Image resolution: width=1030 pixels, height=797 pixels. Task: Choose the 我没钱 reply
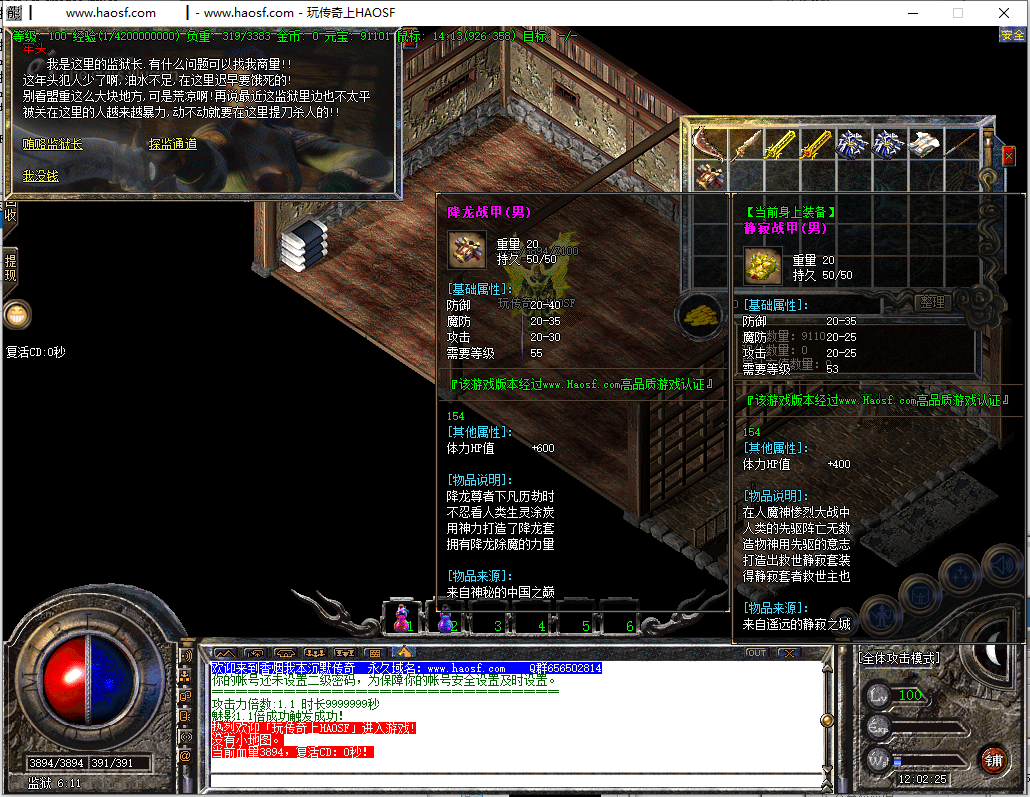click(41, 176)
